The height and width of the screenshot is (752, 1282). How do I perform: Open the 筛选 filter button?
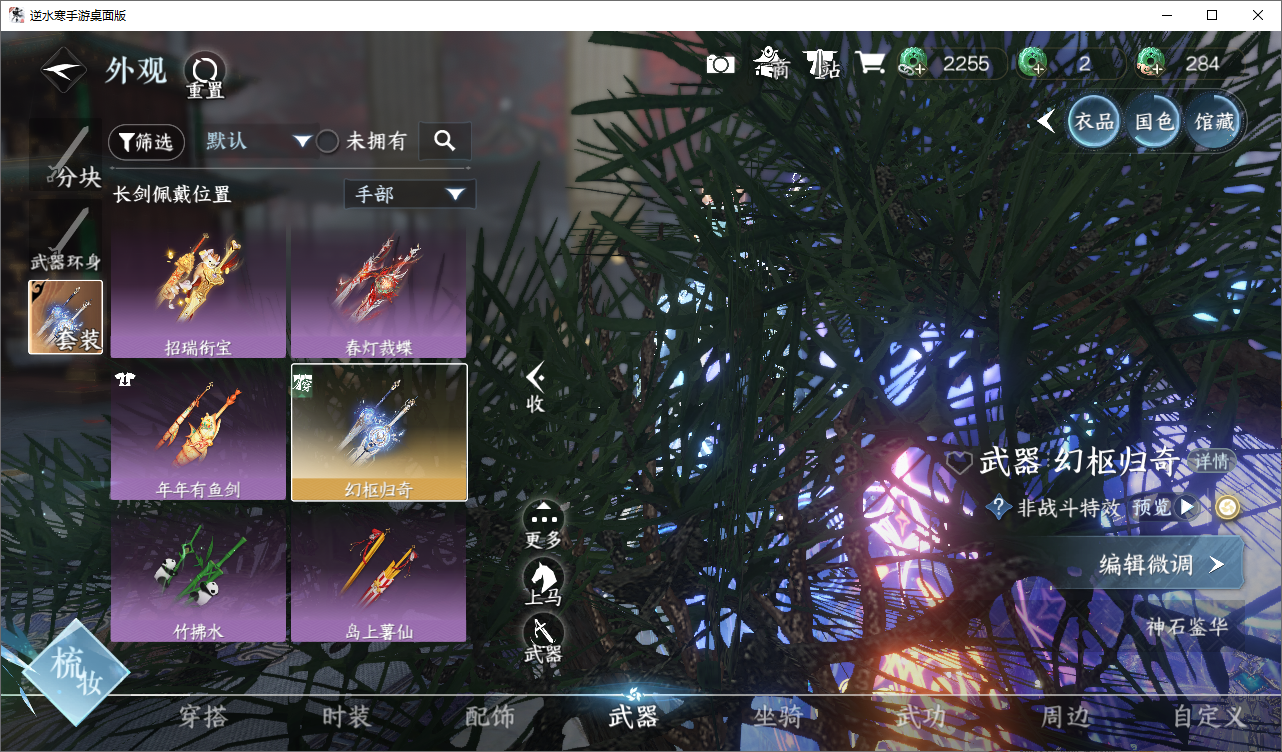coord(146,142)
